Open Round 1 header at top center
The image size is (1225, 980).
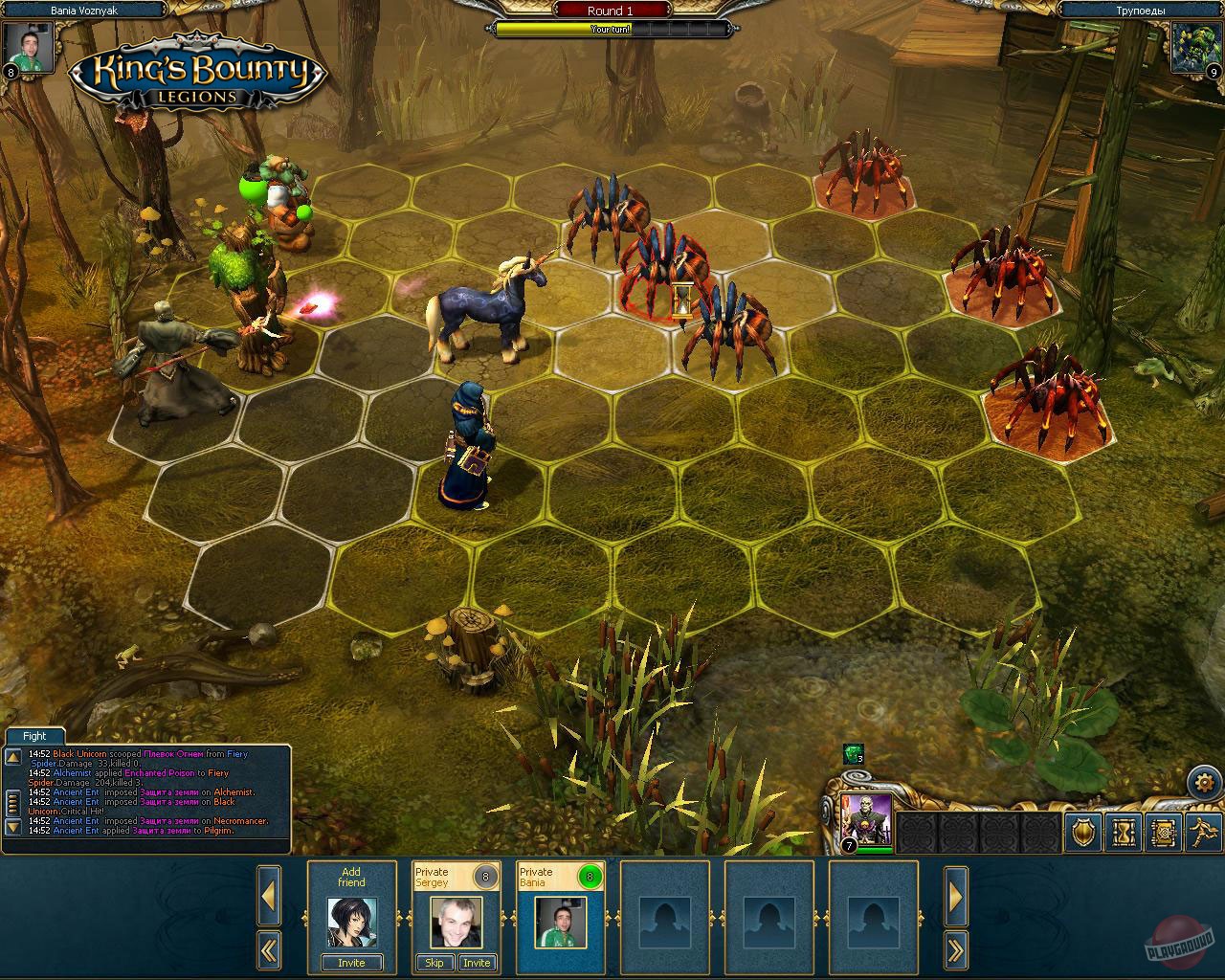[x=610, y=11]
